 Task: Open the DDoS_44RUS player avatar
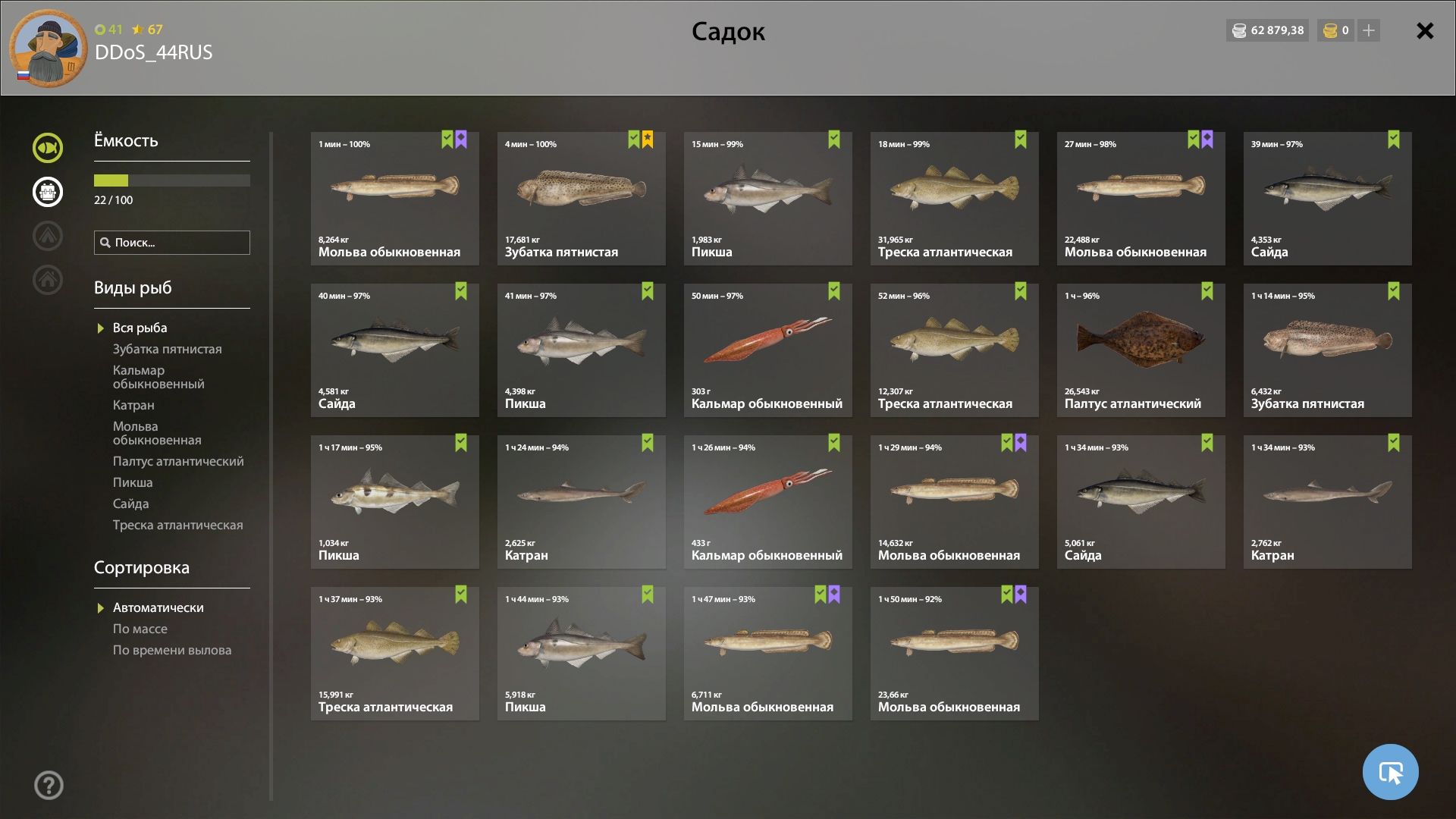[48, 48]
